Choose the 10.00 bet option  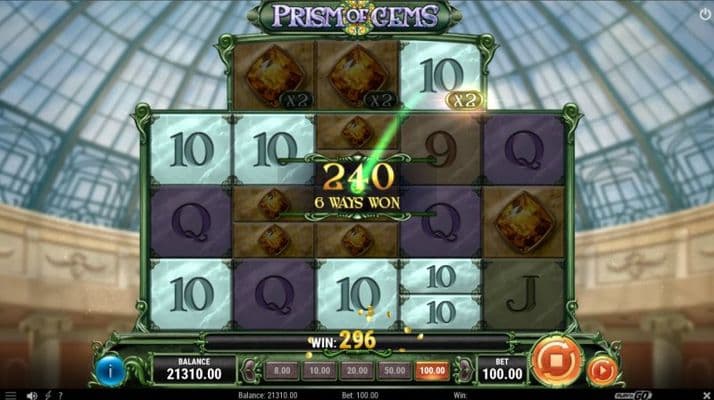pyautogui.click(x=317, y=370)
